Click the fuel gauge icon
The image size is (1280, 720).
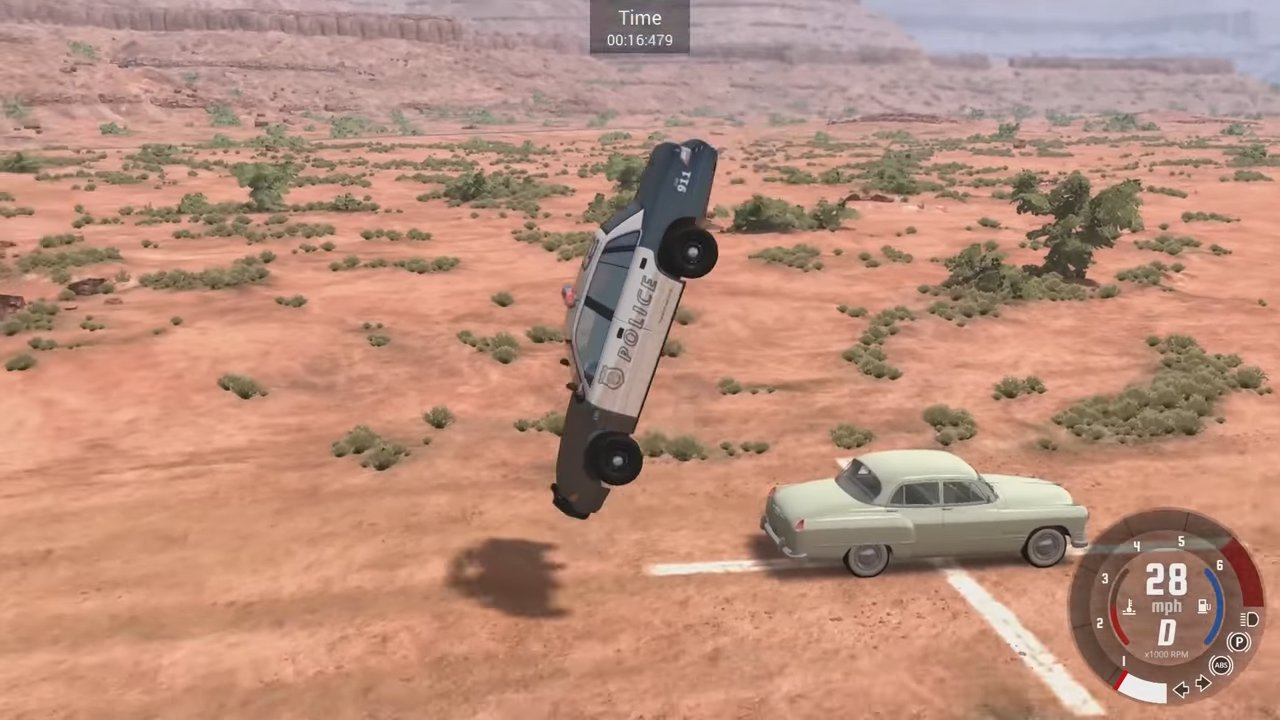point(1202,605)
